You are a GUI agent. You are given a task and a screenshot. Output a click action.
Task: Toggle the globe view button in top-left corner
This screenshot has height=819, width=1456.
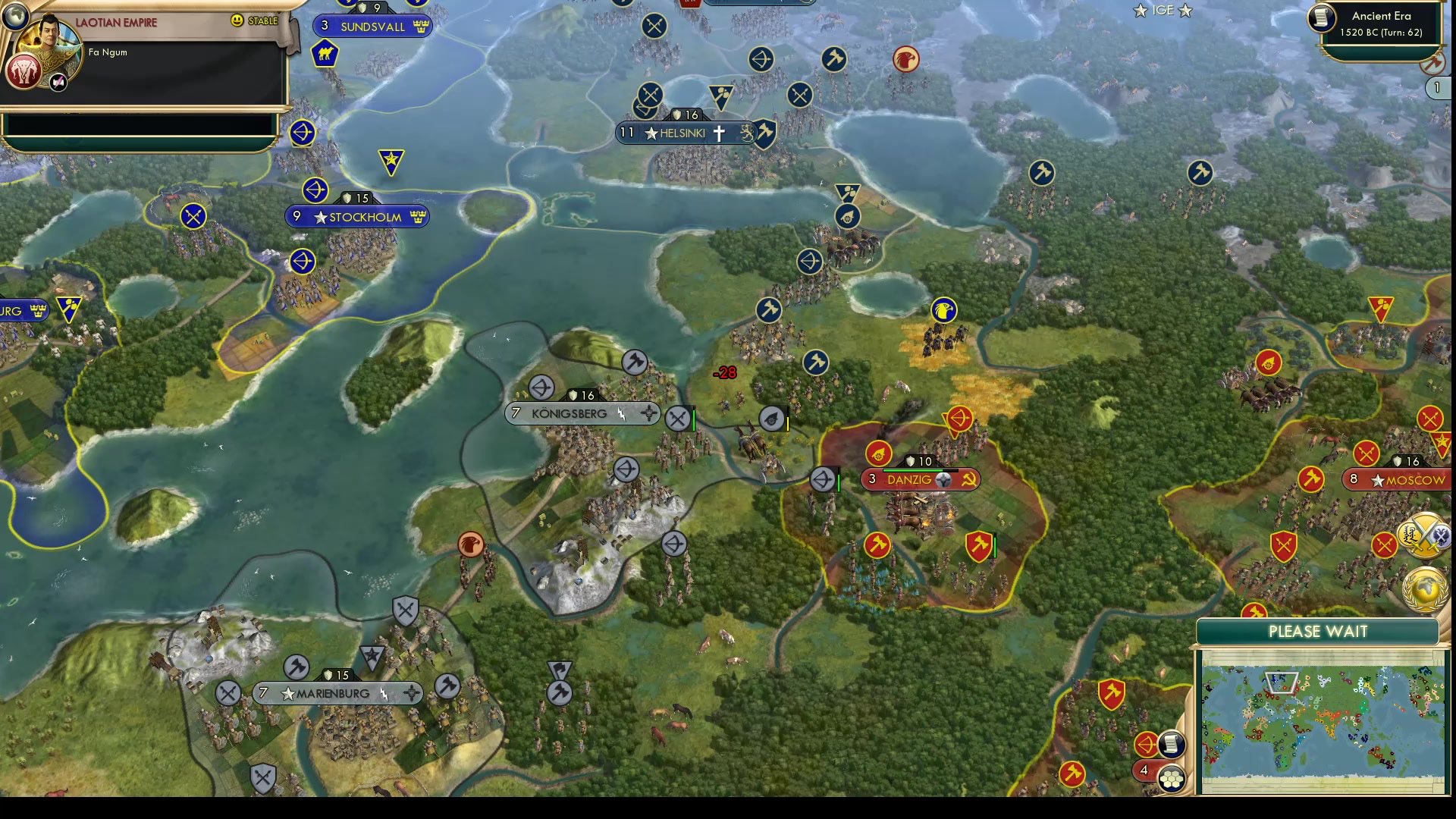pos(15,17)
